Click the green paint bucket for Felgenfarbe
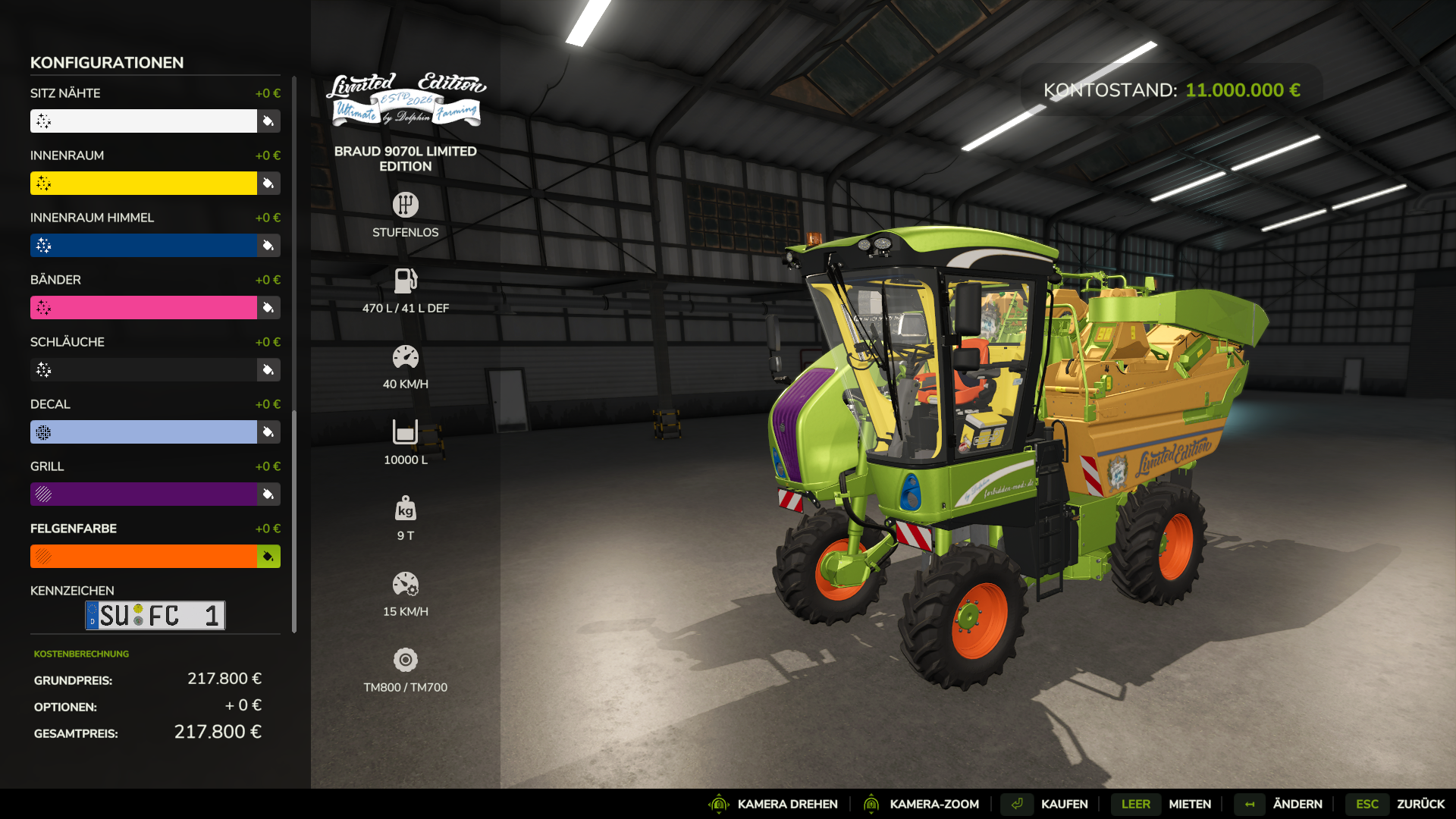This screenshot has height=819, width=1456. tap(268, 557)
